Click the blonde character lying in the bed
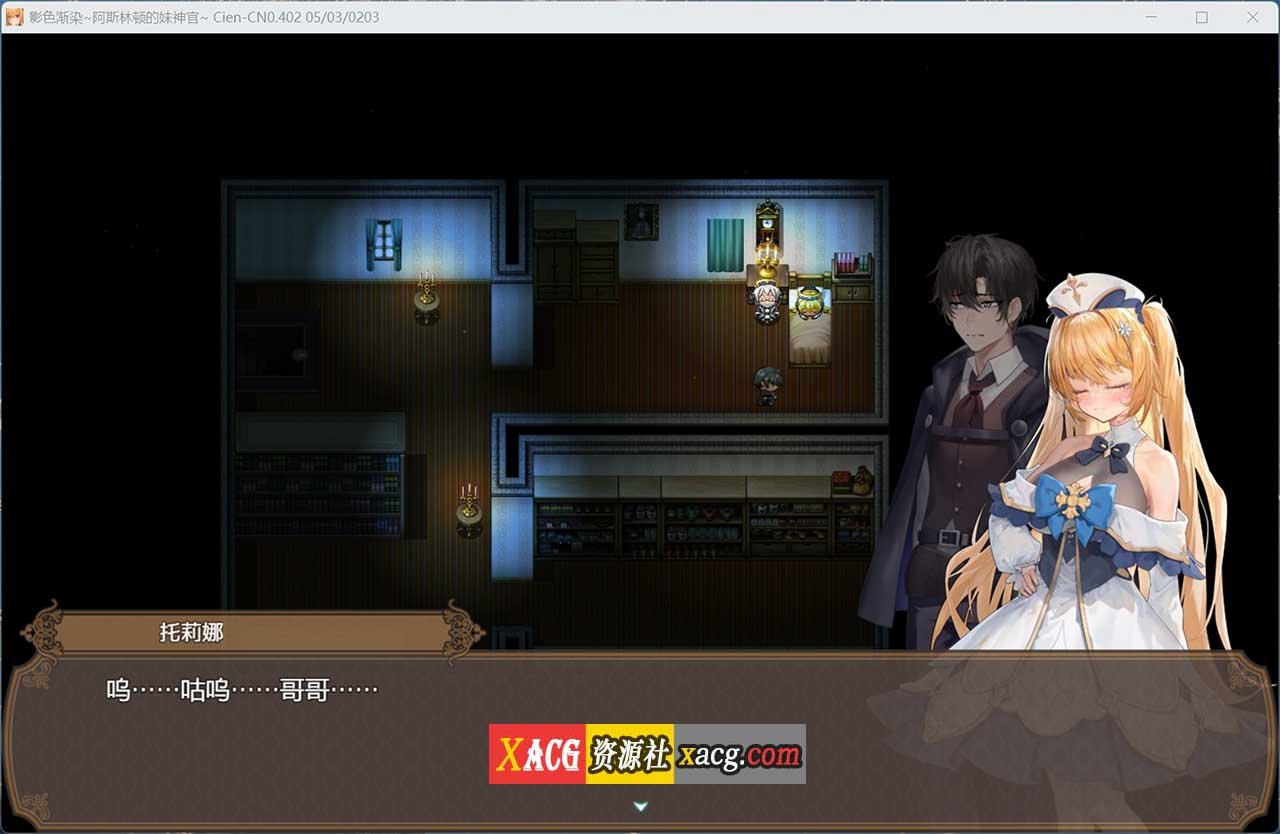 (x=808, y=300)
